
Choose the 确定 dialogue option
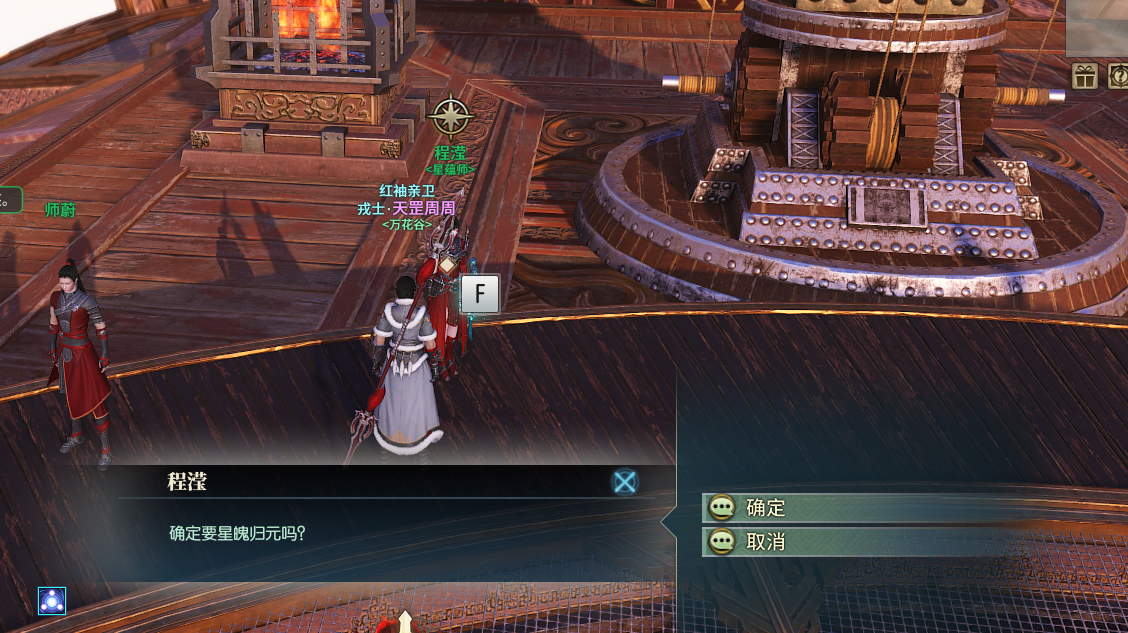[x=765, y=508]
